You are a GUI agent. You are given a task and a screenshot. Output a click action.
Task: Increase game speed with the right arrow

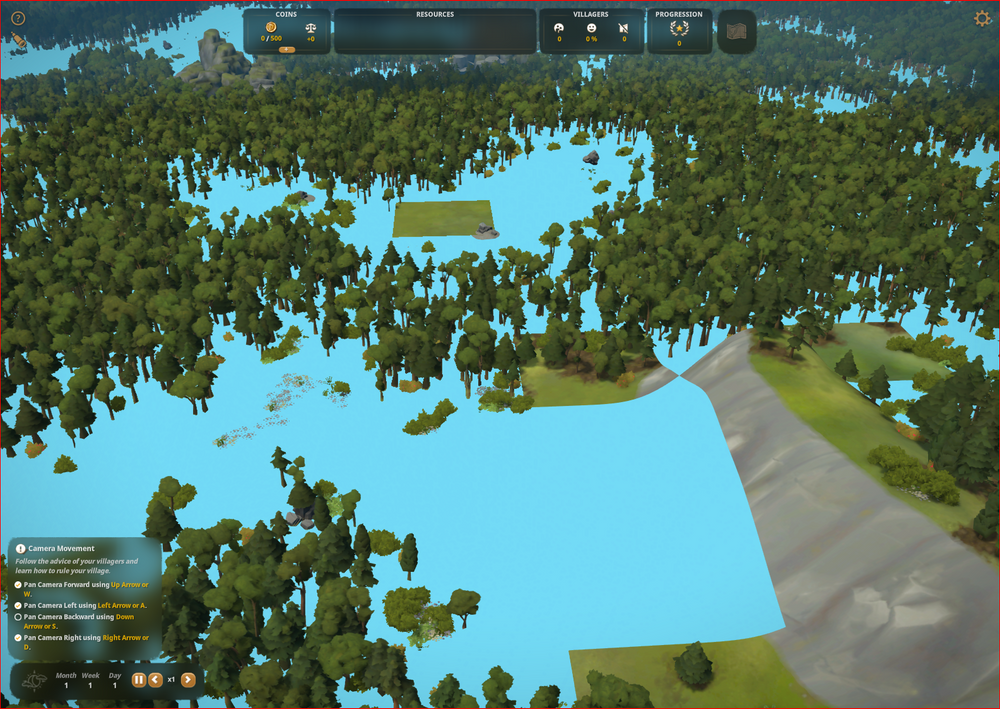coord(188,680)
